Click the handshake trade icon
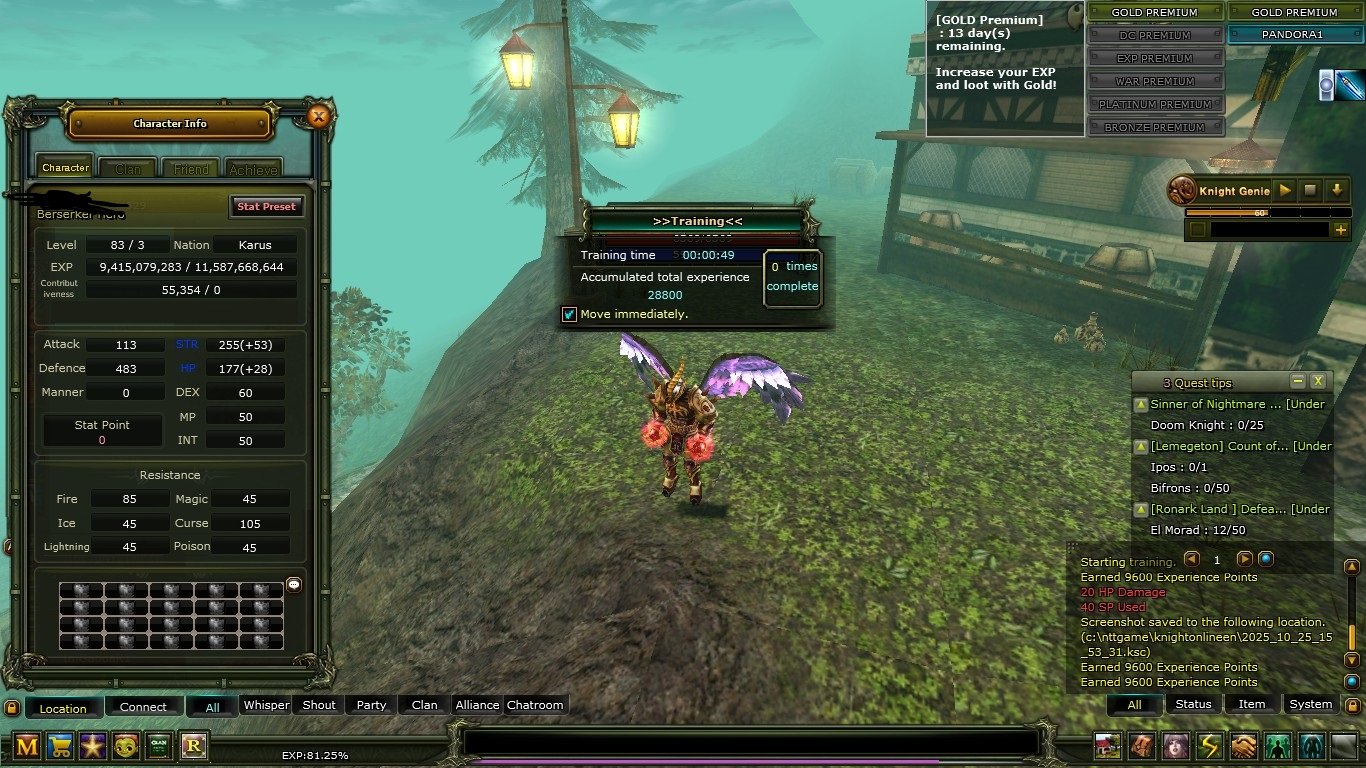Viewport: 1366px width, 768px height. pos(1243,745)
